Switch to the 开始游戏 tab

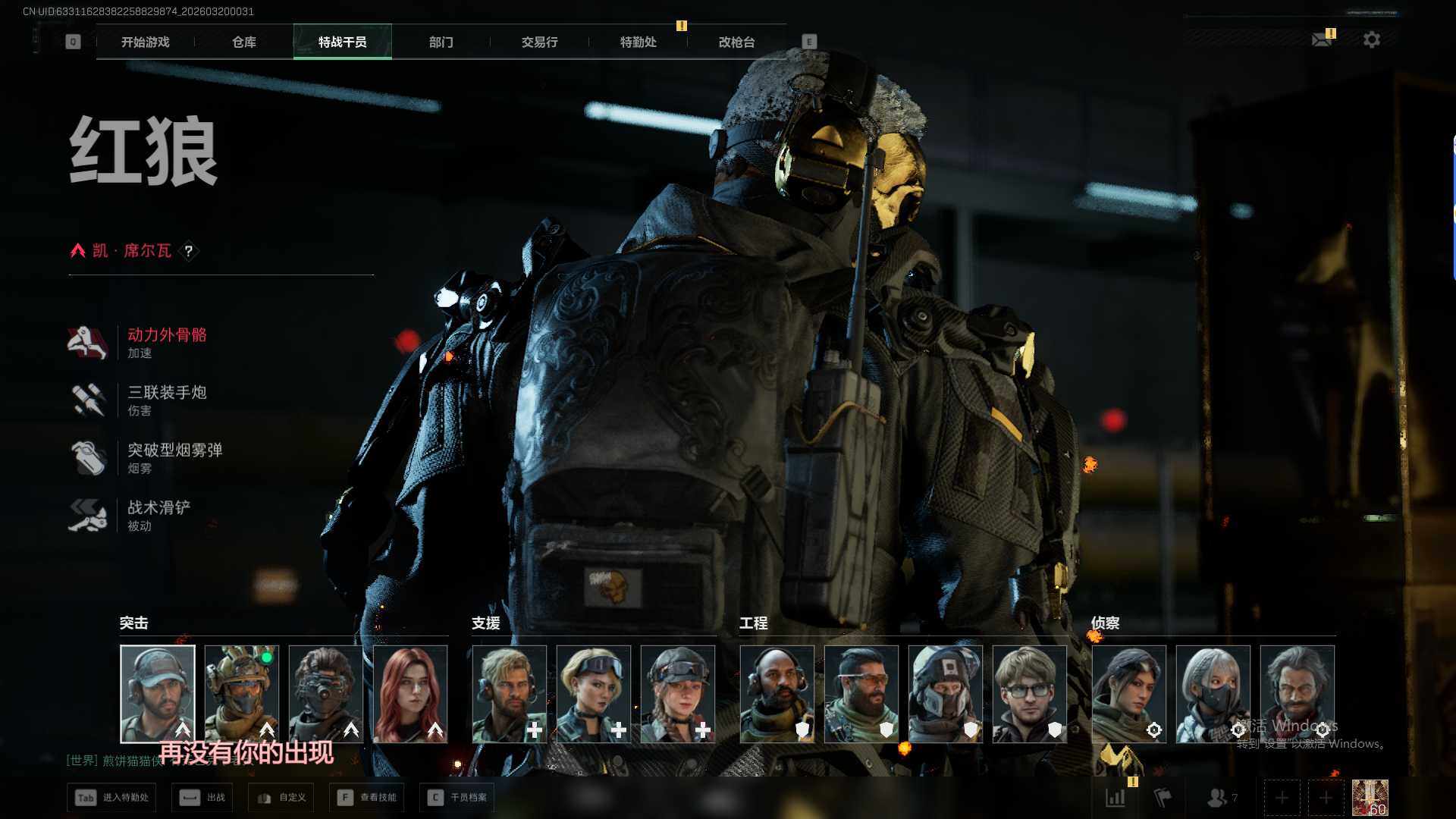tap(145, 42)
